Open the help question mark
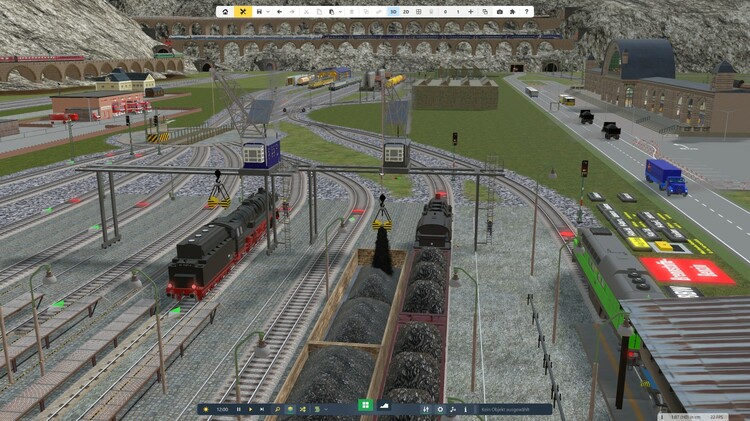The width and height of the screenshot is (750, 421). tap(527, 12)
